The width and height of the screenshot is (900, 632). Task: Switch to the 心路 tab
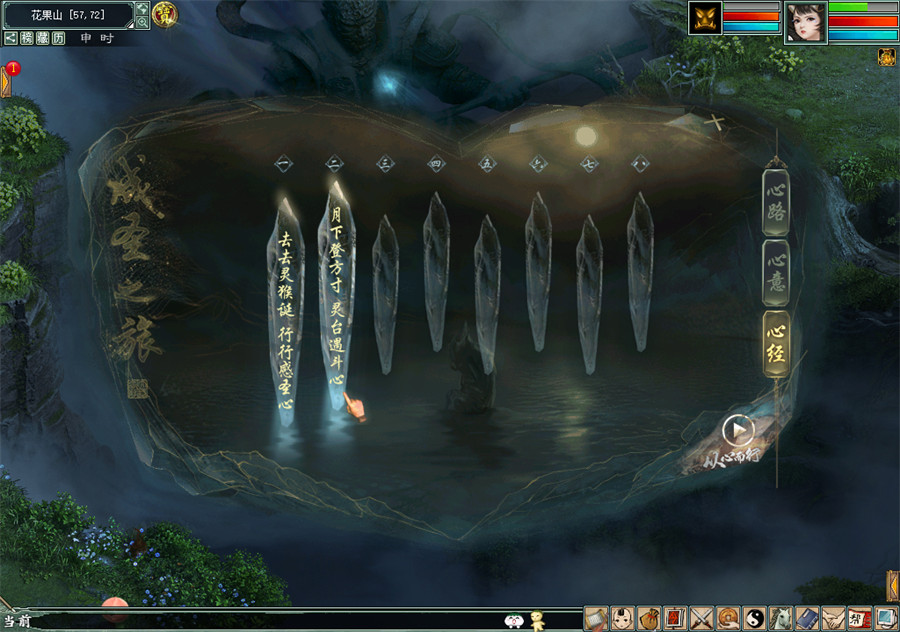point(776,202)
